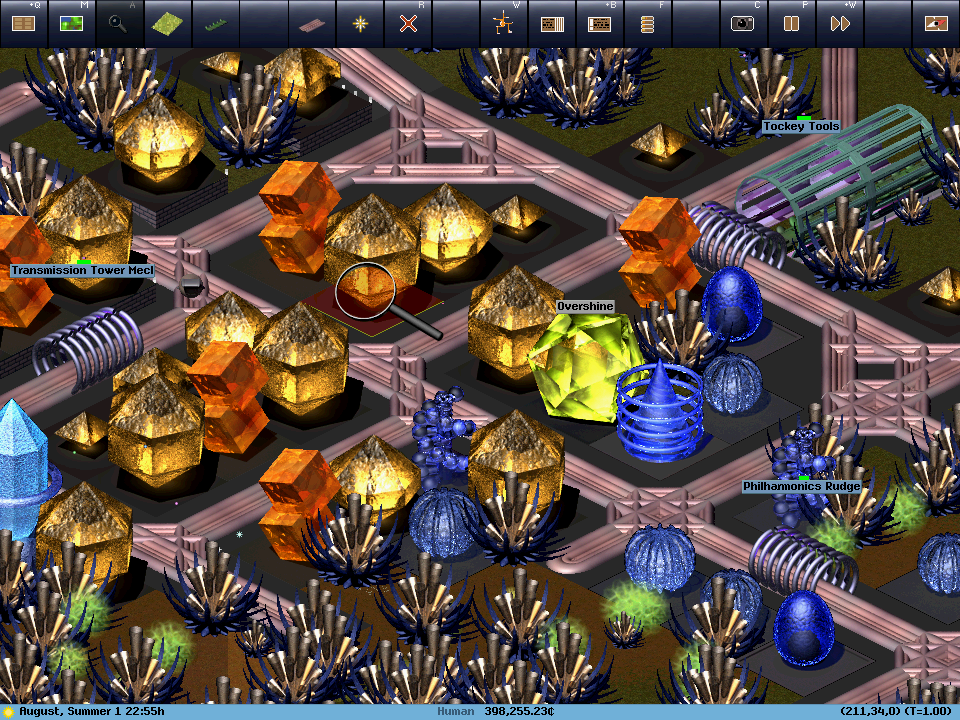Open the orange figure toolbar icon
Image resolution: width=960 pixels, height=720 pixels.
click(x=503, y=24)
